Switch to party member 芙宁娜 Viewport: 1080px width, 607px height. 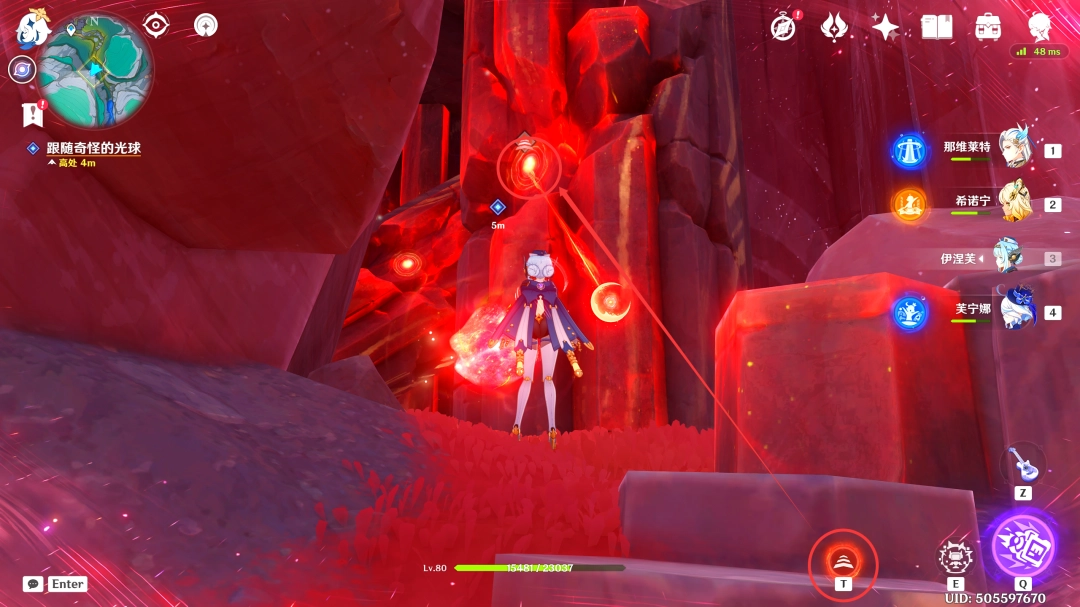[x=1016, y=311]
